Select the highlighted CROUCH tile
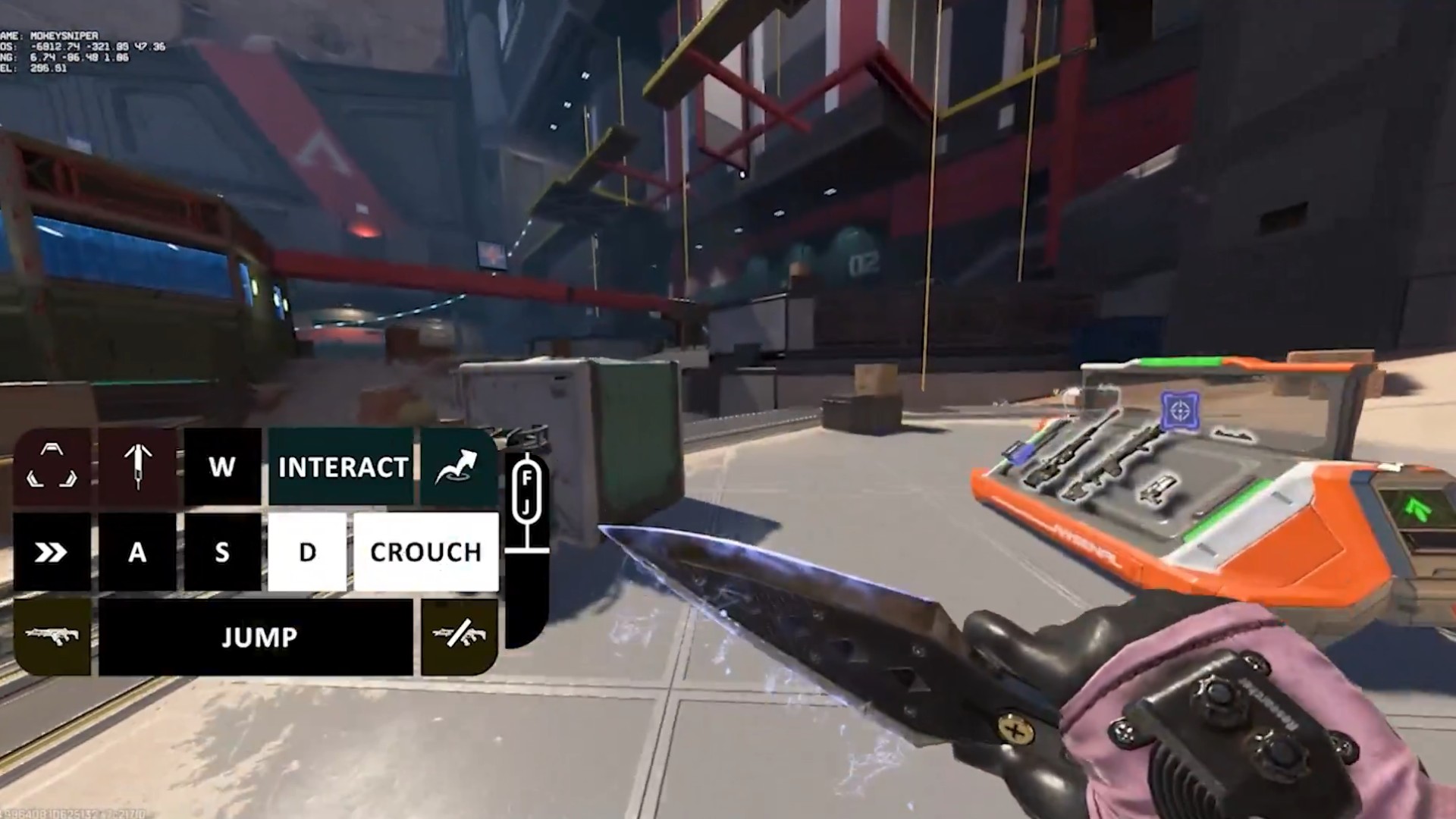This screenshot has width=1456, height=819. [x=425, y=552]
